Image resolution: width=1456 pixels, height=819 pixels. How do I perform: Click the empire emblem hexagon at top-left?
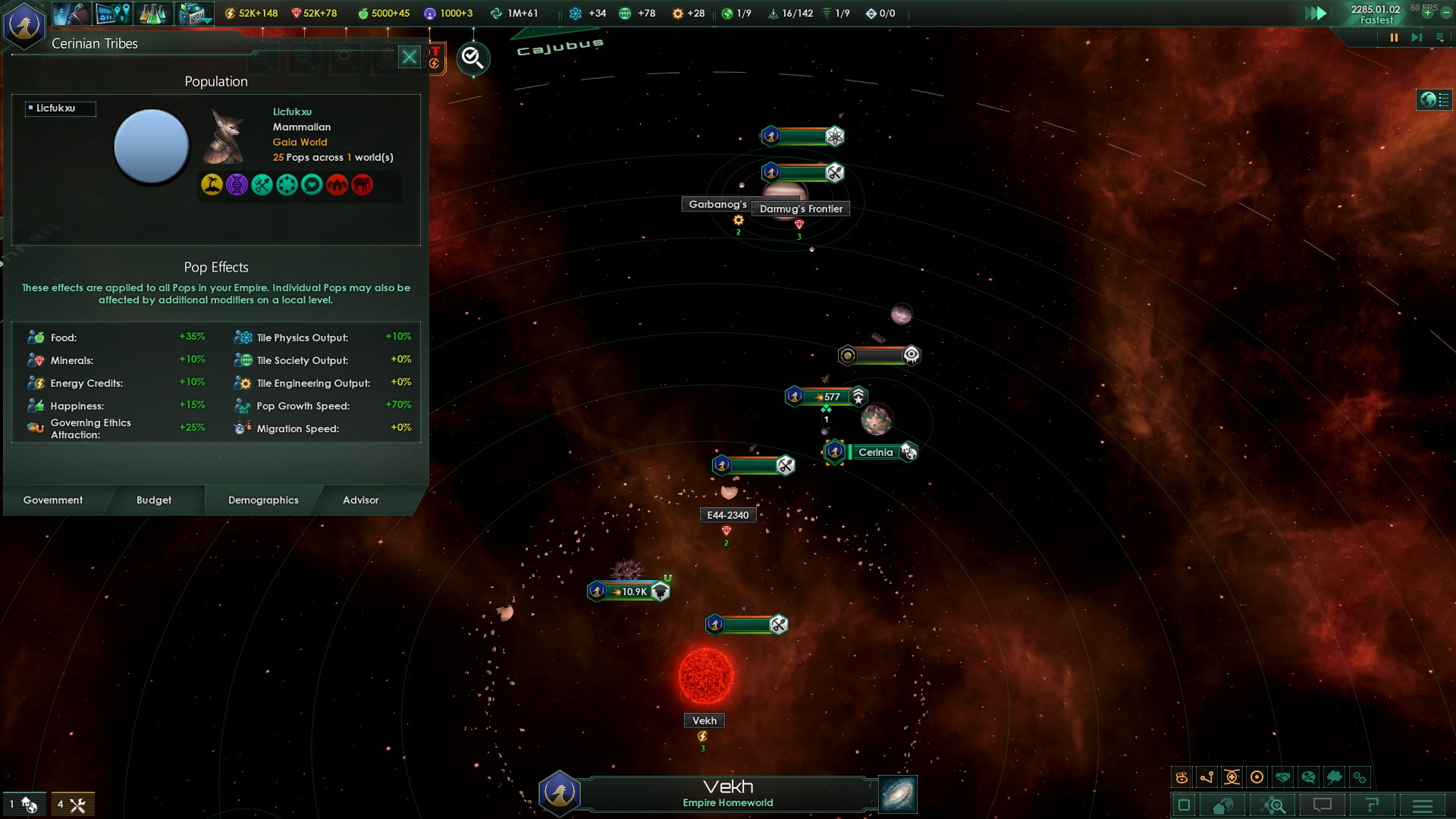(24, 24)
